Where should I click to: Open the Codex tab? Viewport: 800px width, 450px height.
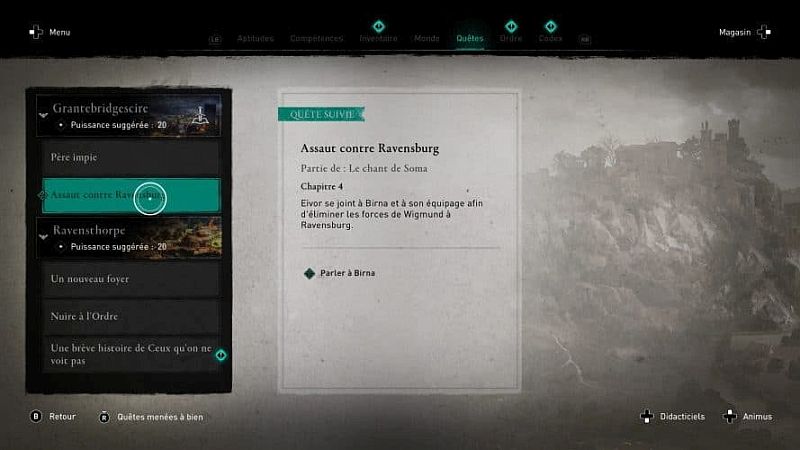550,38
